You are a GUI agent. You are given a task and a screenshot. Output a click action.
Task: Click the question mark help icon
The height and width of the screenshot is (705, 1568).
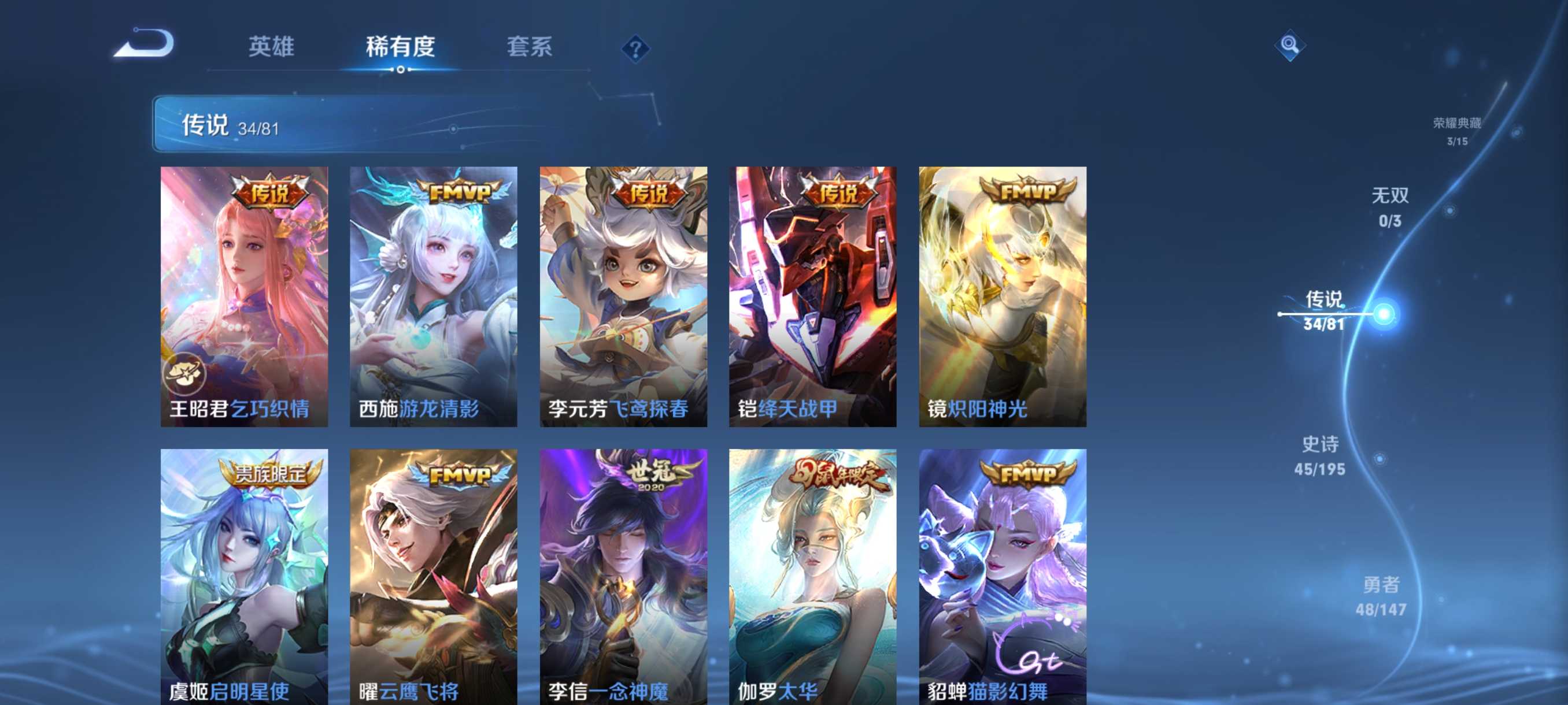[x=635, y=49]
